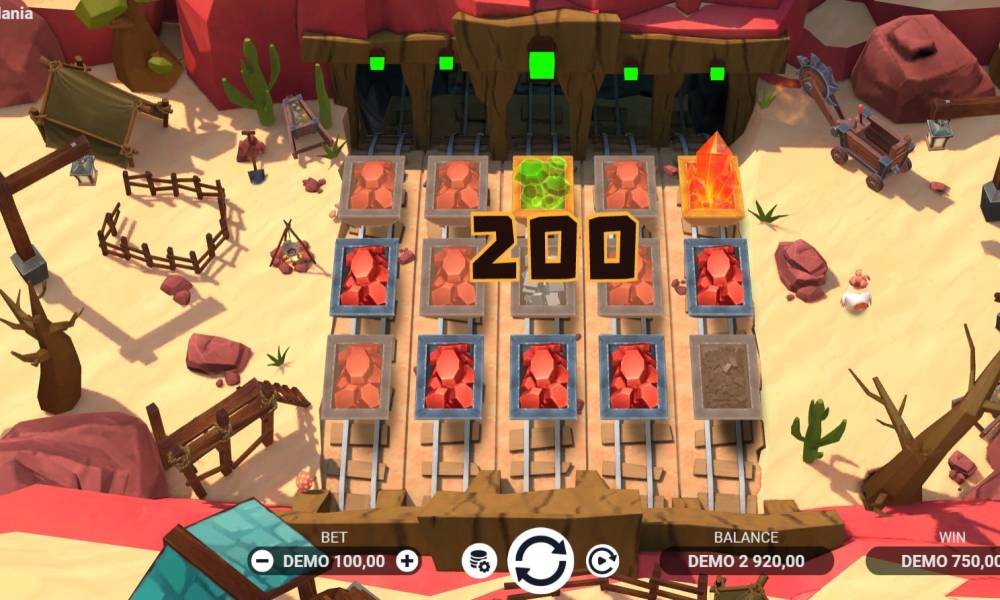The height and width of the screenshot is (600, 1000).
Task: Open the coin stack bet settings
Action: 479,561
